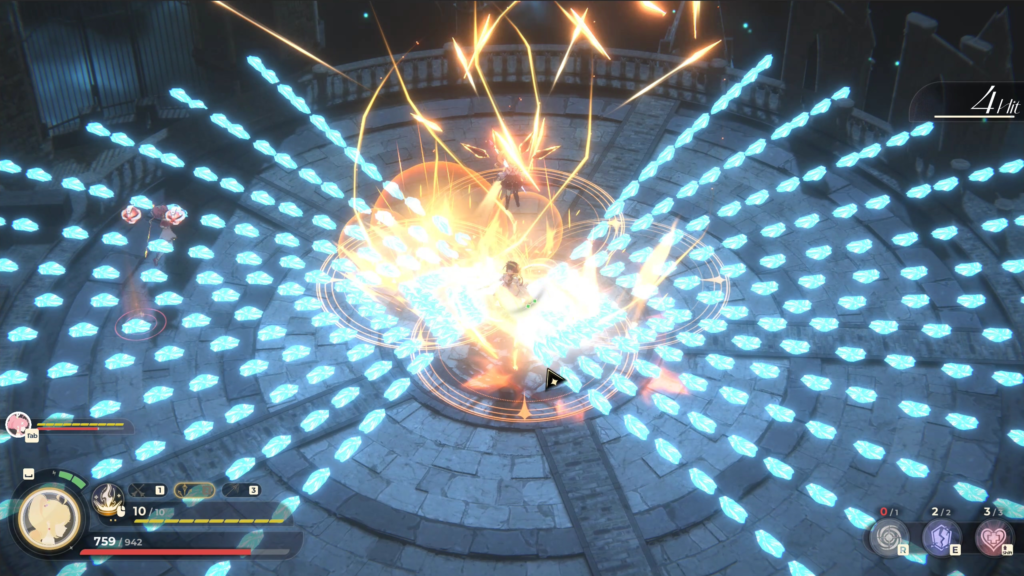Screen dimensions: 1024x576
Task: Click the flame brazier skill icon
Action: click(107, 499)
